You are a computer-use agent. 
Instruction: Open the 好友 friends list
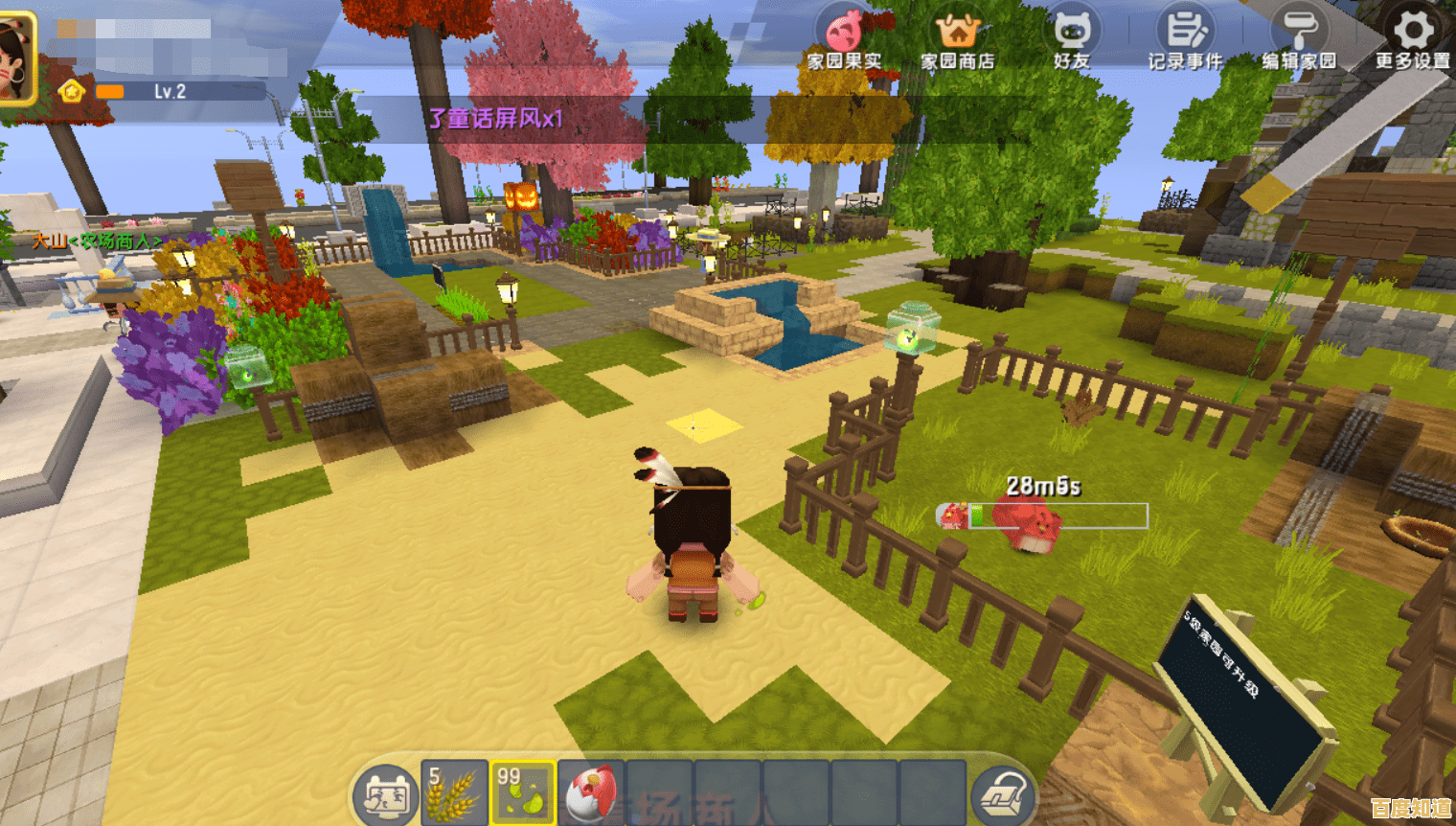(x=1072, y=38)
